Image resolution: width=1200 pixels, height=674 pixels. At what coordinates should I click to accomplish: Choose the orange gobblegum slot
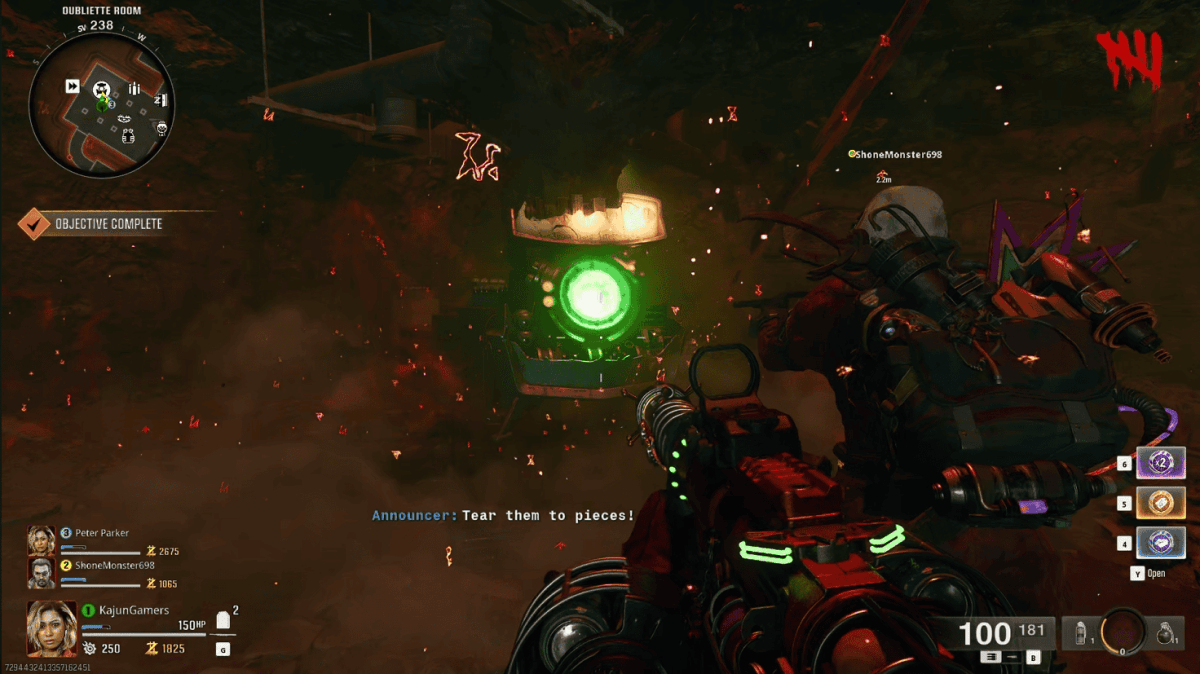point(1160,503)
